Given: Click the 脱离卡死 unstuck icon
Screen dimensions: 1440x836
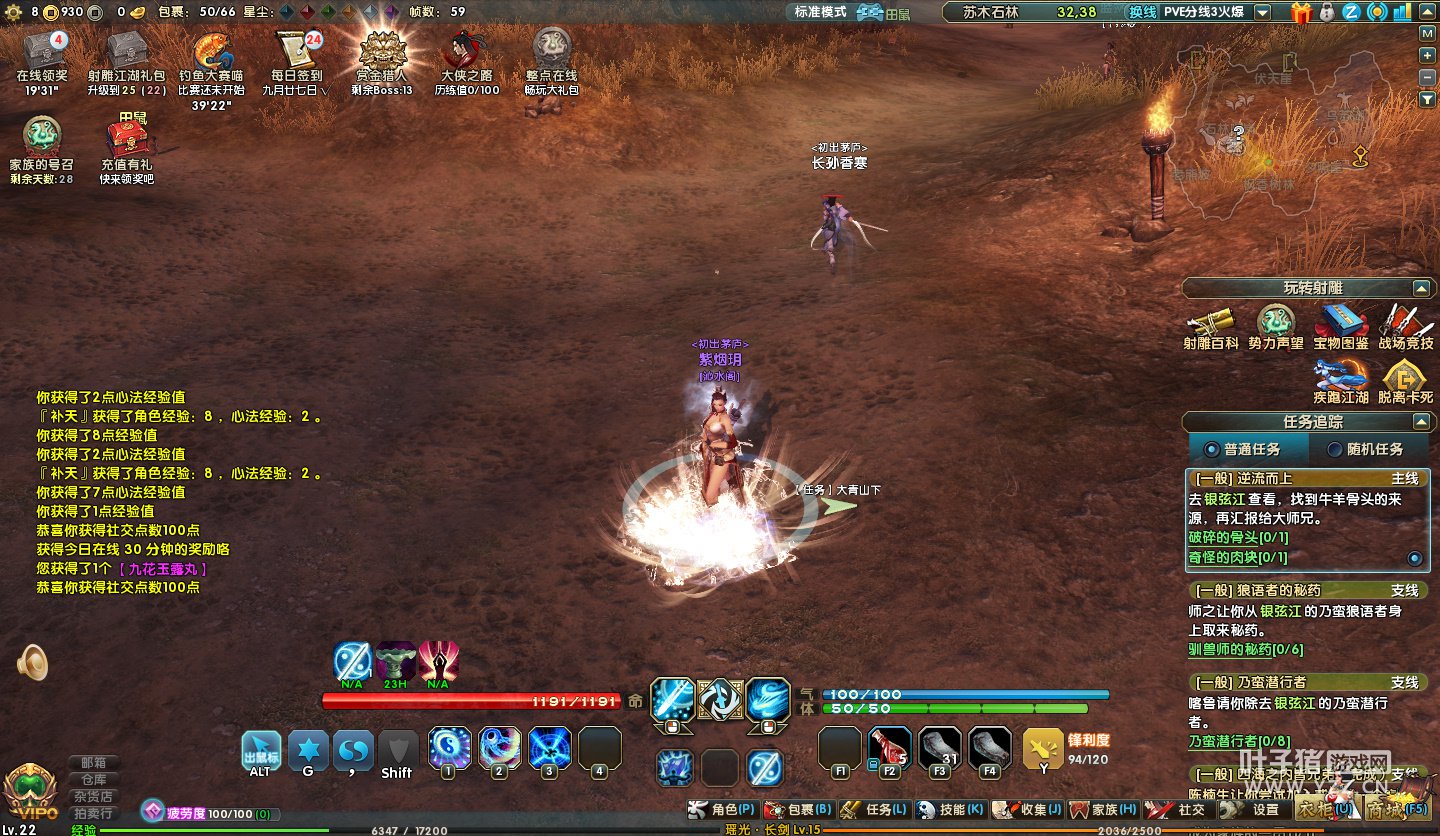Looking at the screenshot, I should coord(1405,378).
